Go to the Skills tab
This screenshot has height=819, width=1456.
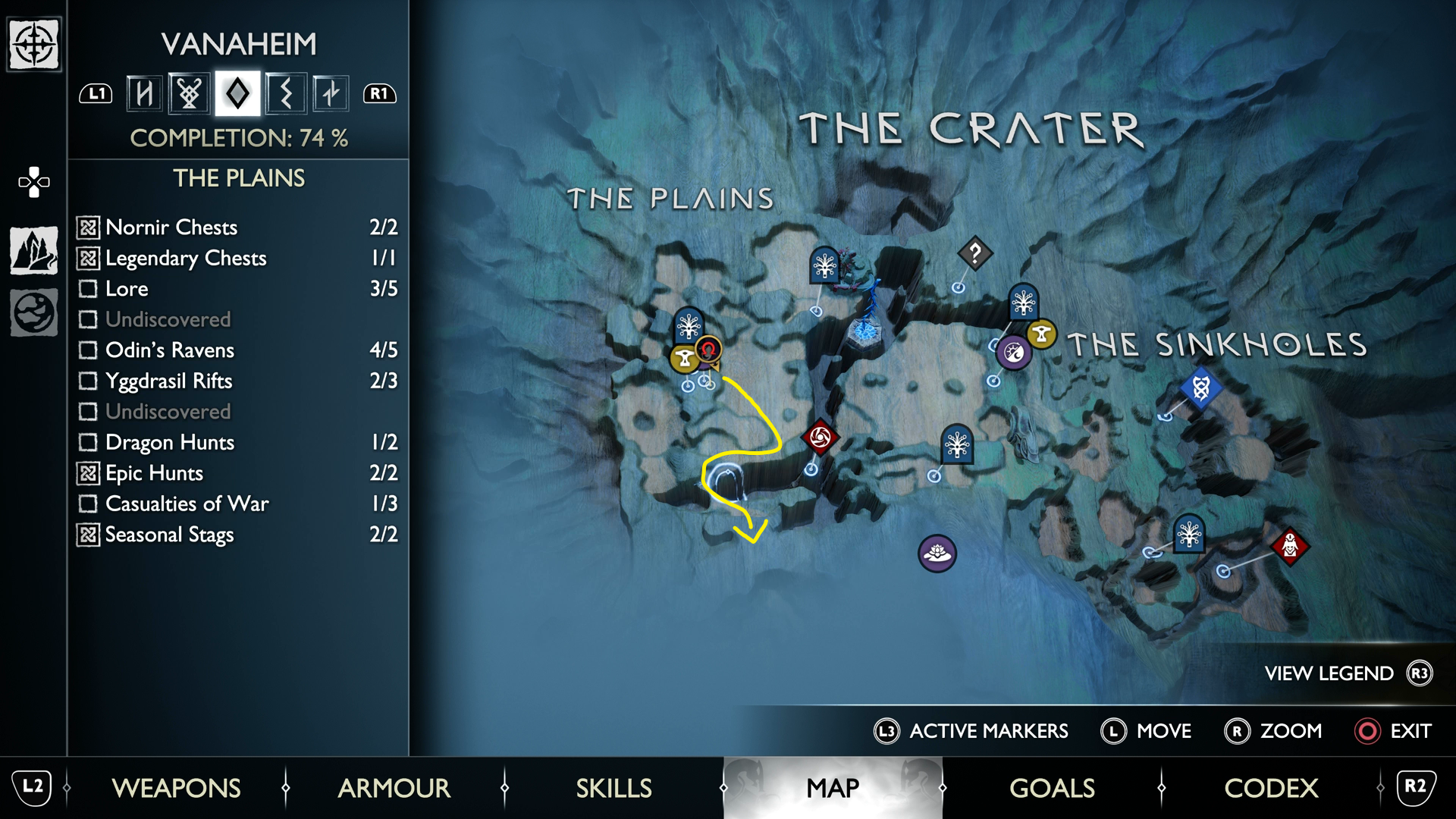click(613, 788)
